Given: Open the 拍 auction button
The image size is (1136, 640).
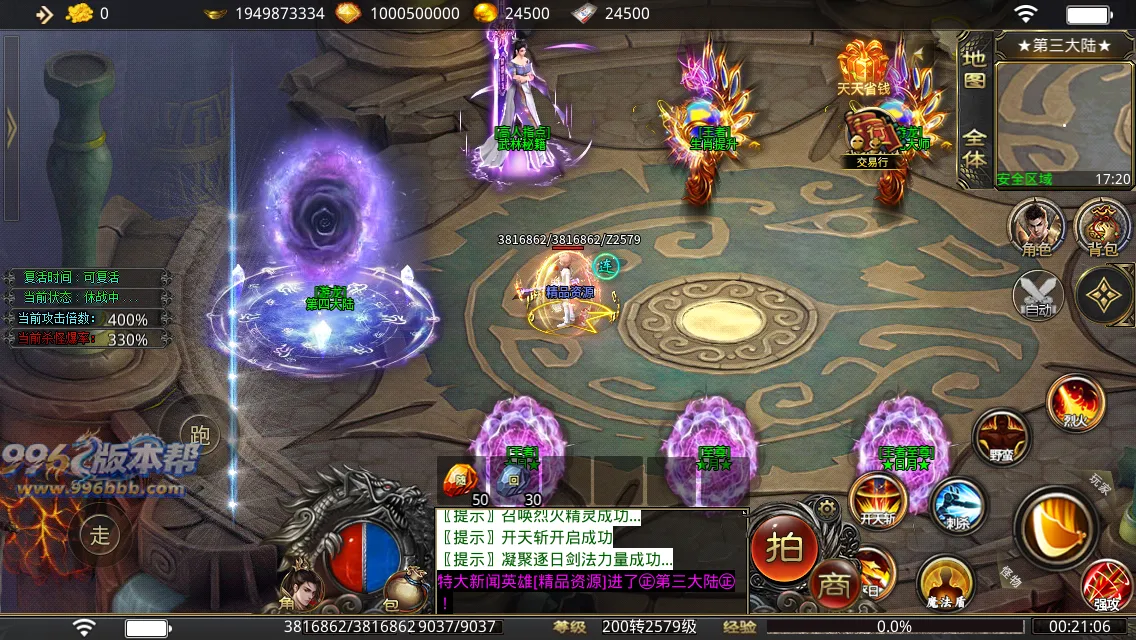Looking at the screenshot, I should point(785,548).
